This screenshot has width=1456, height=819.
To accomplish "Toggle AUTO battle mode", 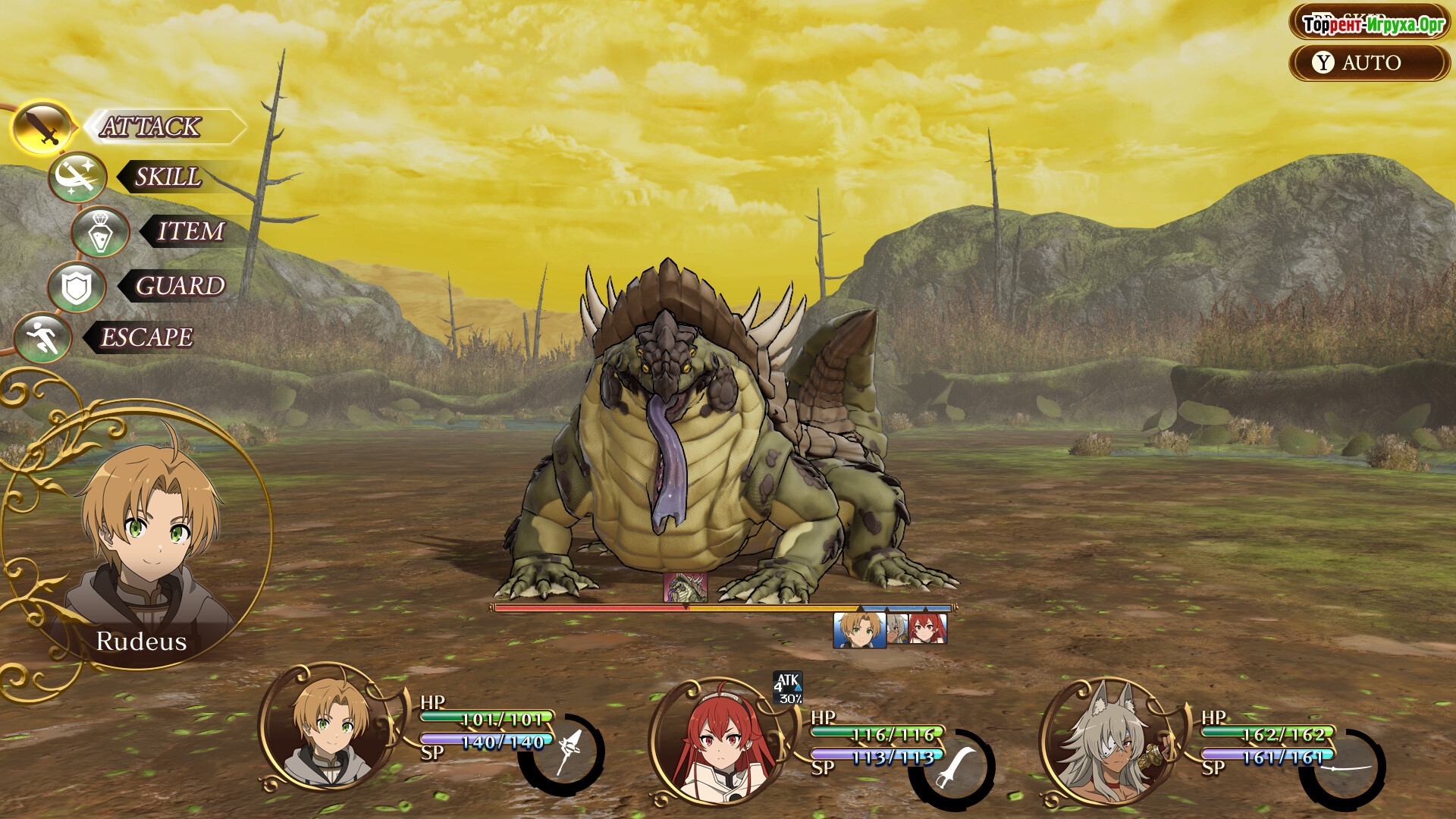I will (x=1370, y=62).
